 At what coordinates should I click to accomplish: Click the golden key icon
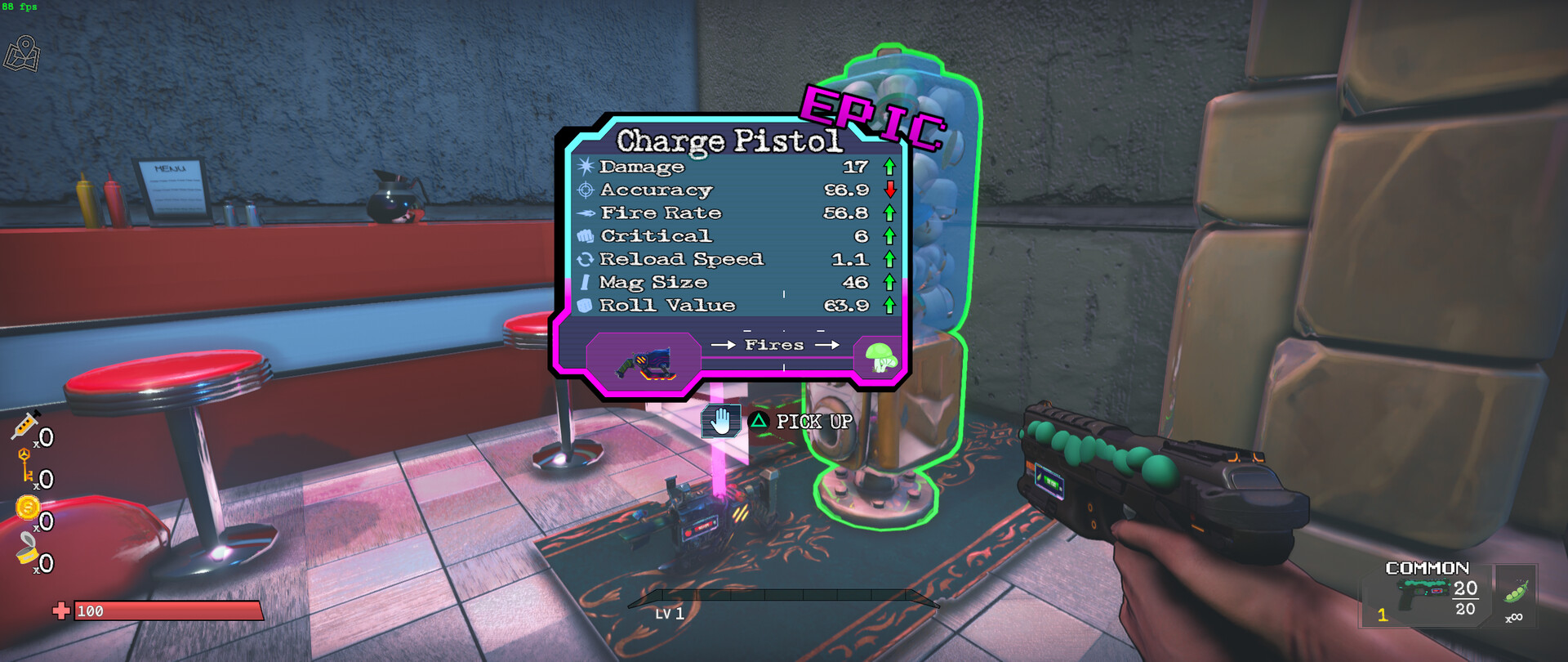pos(26,466)
